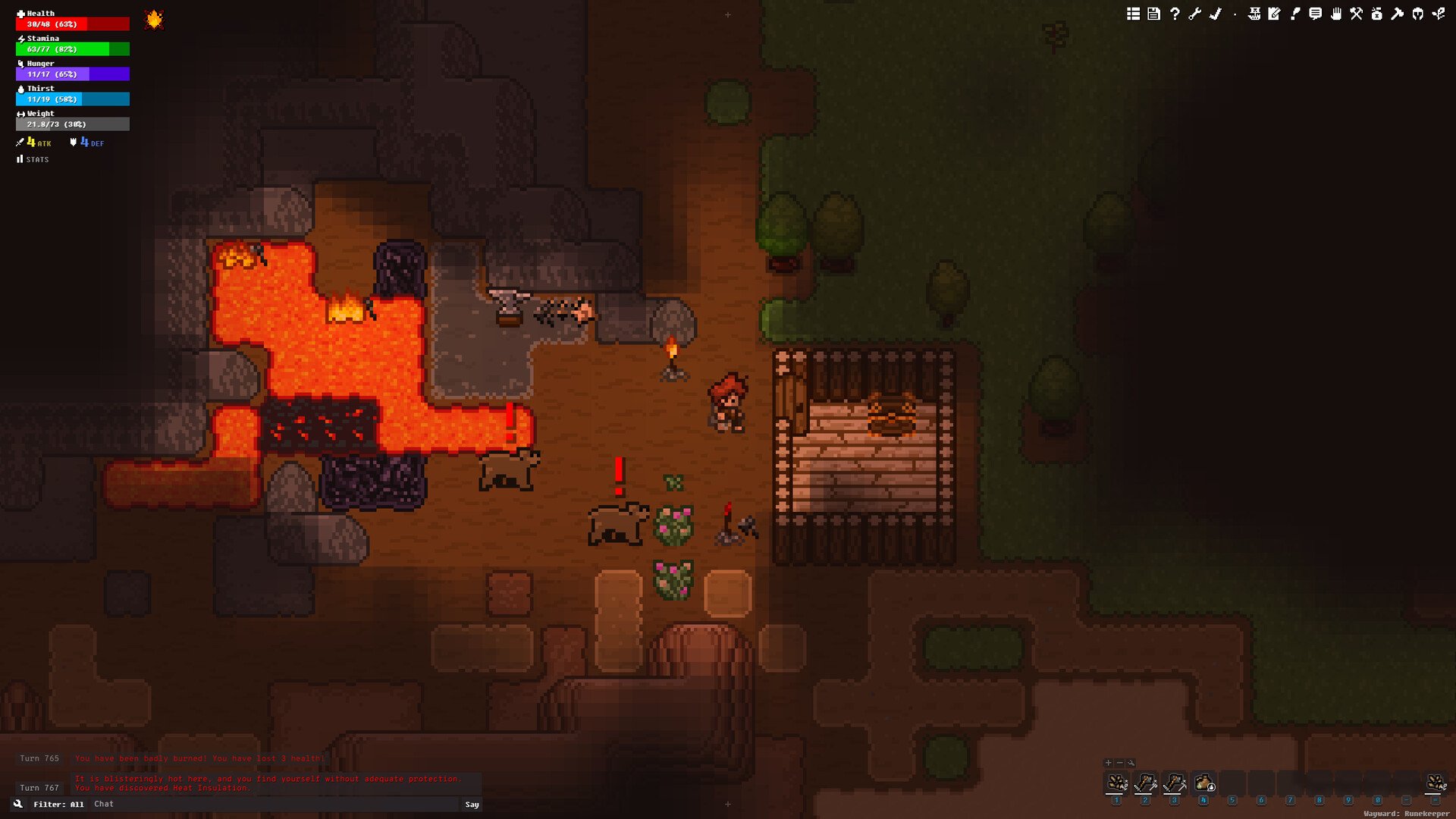
Task: Select the branches item in hotbar slot 1
Action: click(x=1116, y=783)
